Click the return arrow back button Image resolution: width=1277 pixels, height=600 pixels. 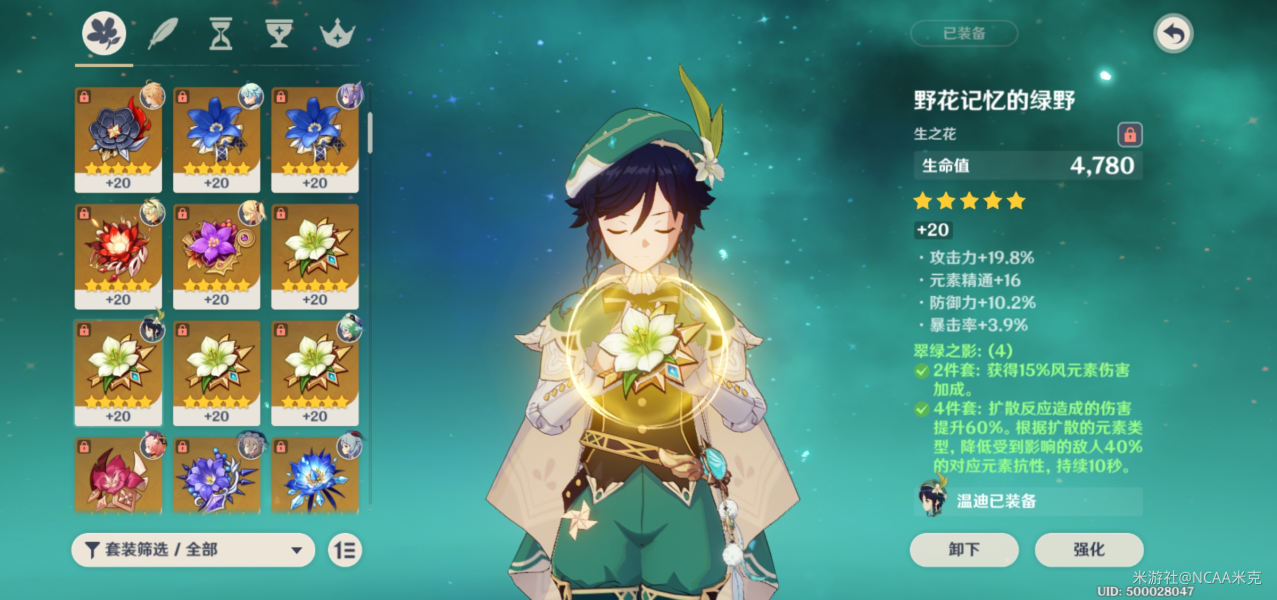pos(1173,35)
